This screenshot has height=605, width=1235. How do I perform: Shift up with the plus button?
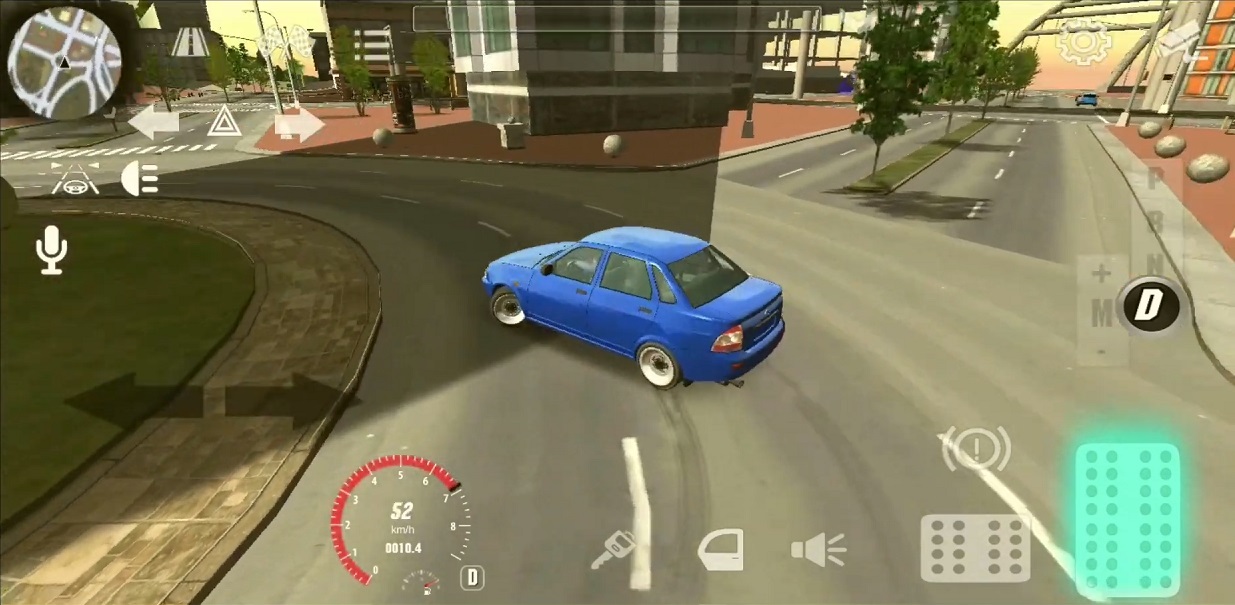point(1101,274)
